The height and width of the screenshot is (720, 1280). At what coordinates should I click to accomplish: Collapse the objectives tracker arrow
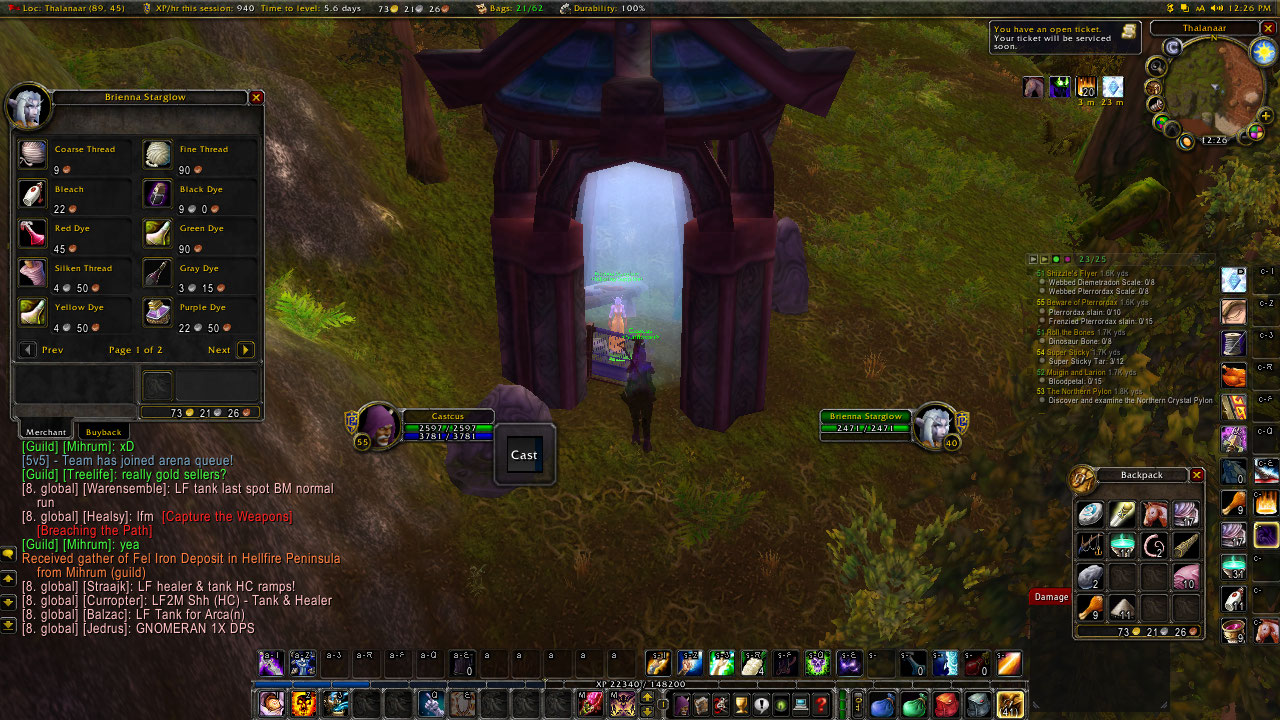point(1033,259)
